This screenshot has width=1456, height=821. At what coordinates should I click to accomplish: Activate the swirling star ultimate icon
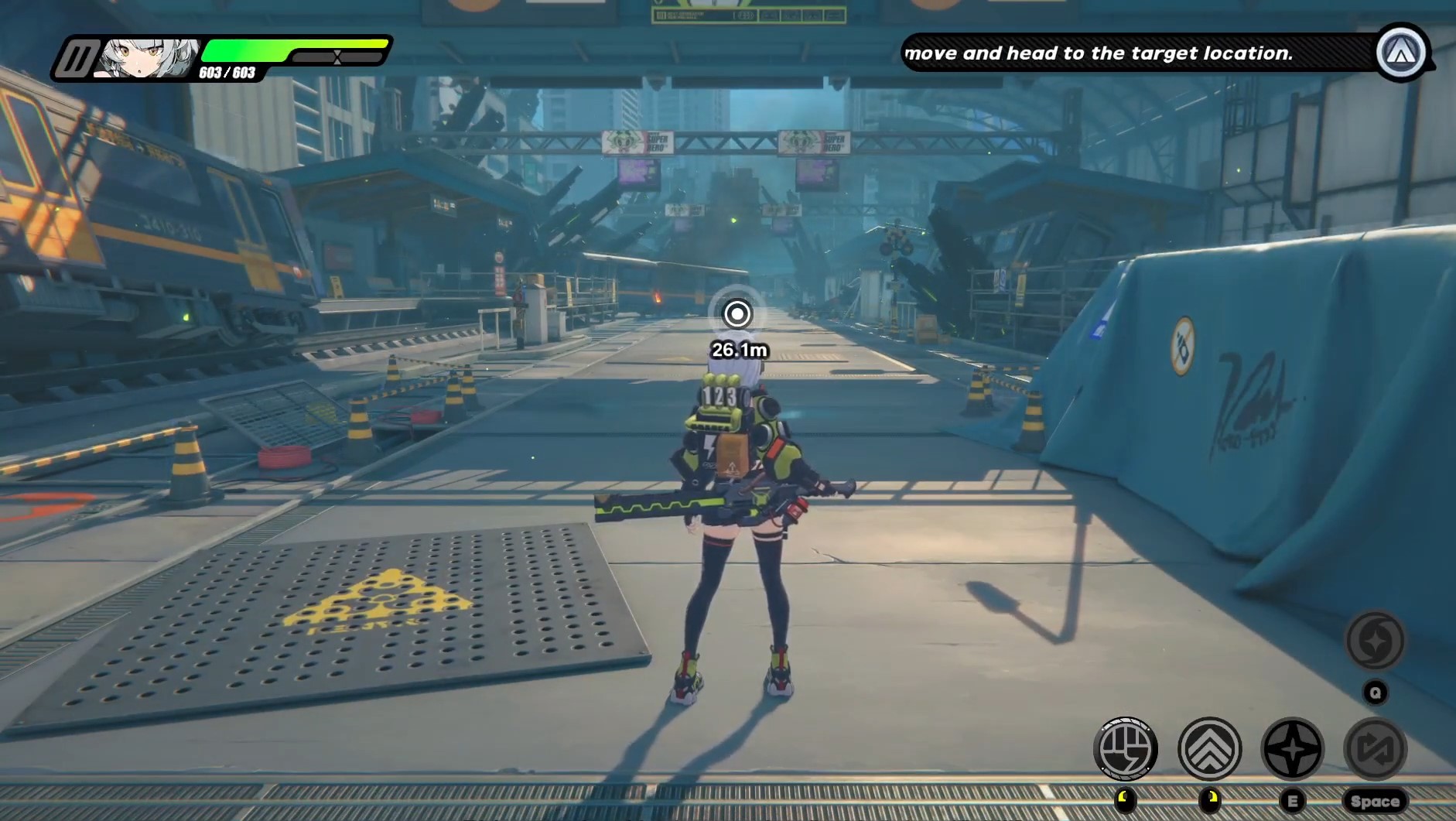pyautogui.click(x=1375, y=641)
